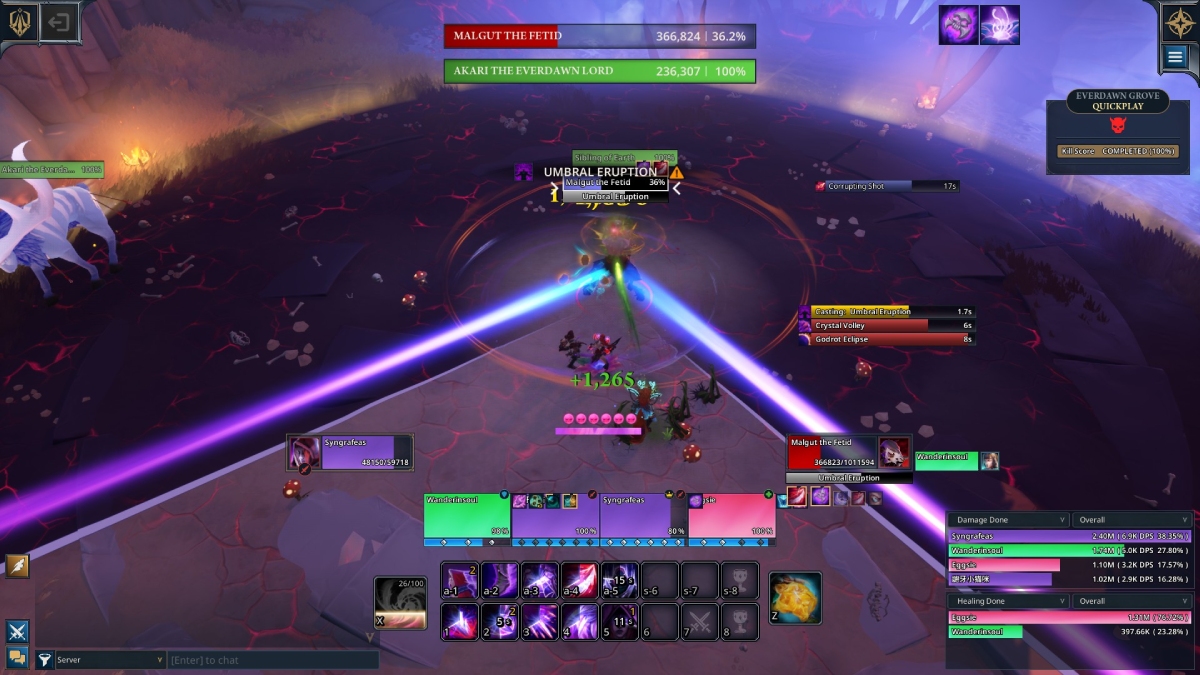The image size is (1200, 675).
Task: Select Wanderinsoul's green party frame
Action: [x=467, y=516]
